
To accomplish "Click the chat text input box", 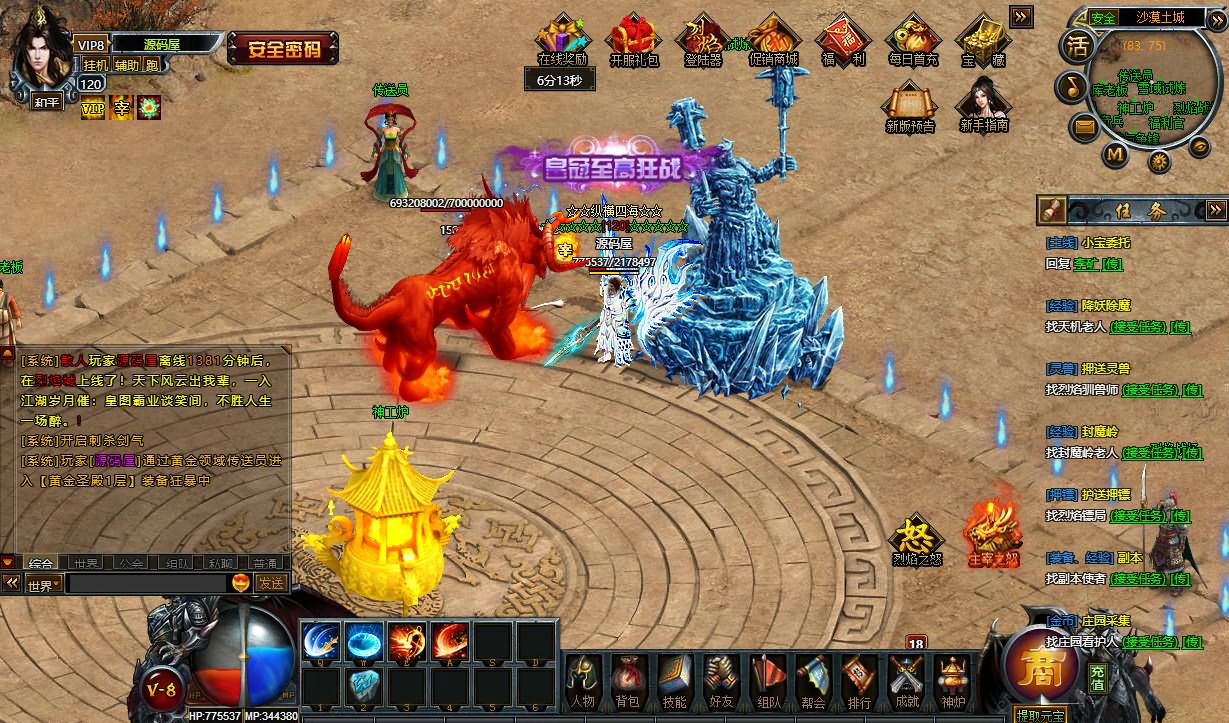I will [x=146, y=583].
